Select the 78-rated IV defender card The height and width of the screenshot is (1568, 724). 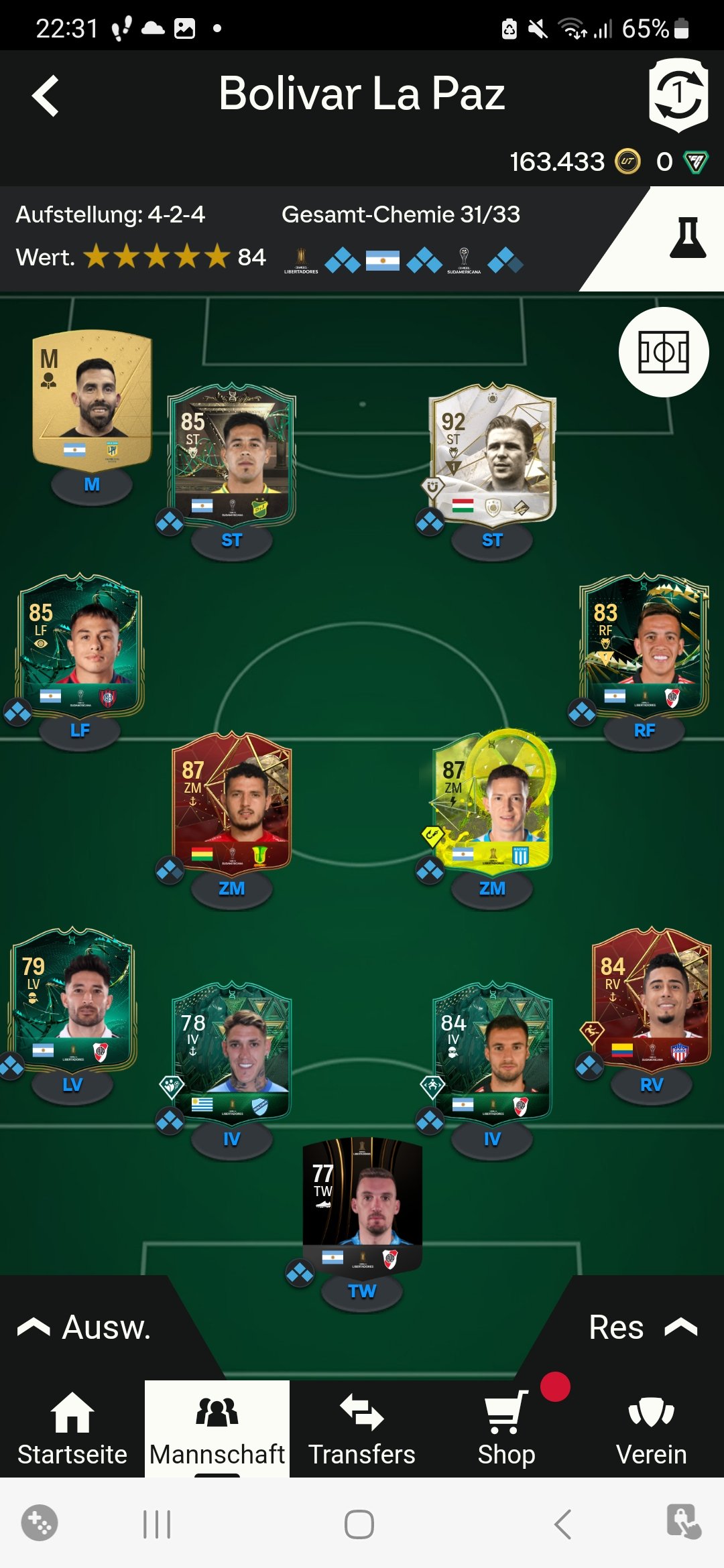point(231,1053)
